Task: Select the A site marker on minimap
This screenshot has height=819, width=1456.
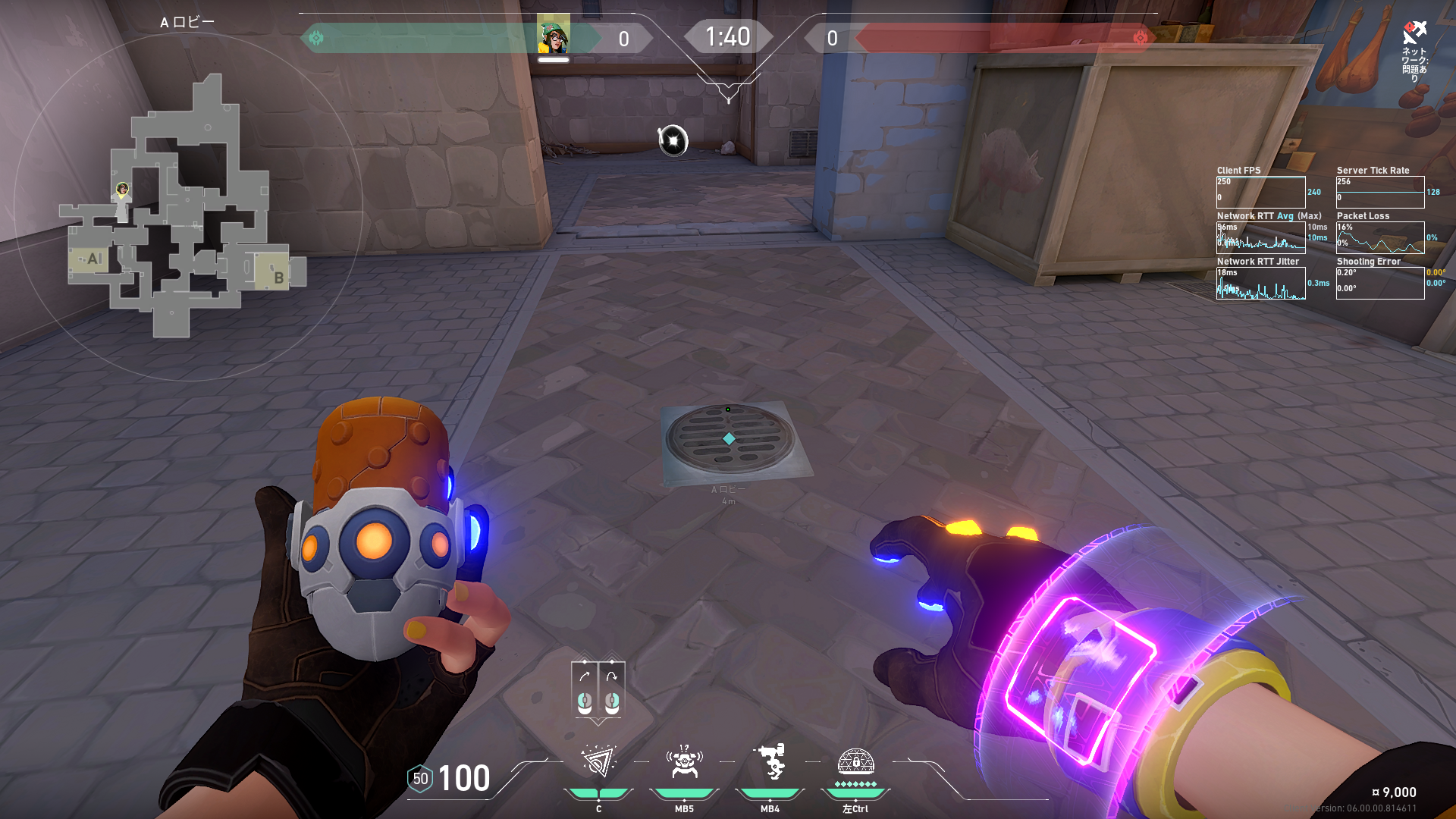Action: coord(93,259)
